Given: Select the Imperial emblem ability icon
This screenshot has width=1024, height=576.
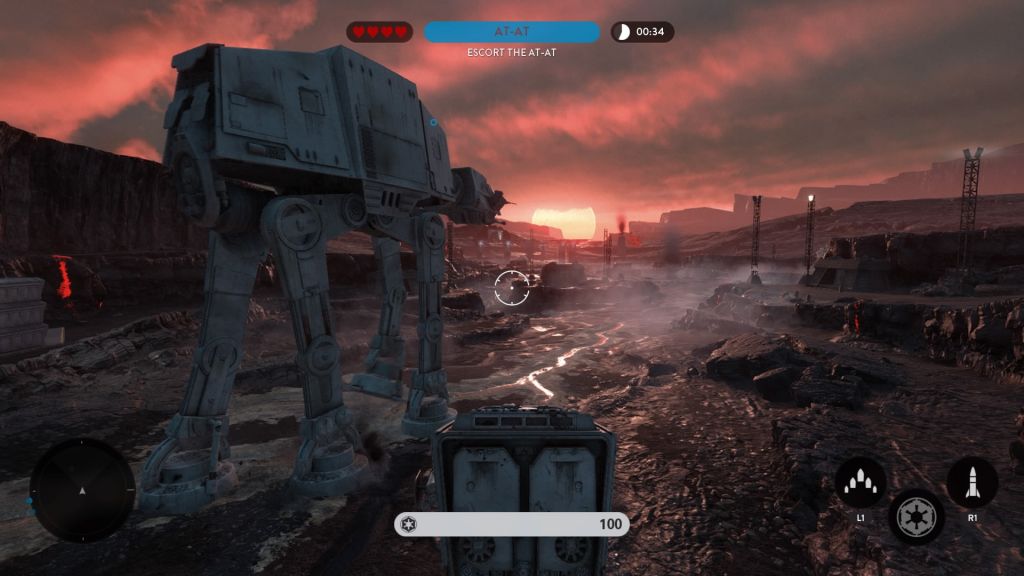Looking at the screenshot, I should (x=914, y=515).
